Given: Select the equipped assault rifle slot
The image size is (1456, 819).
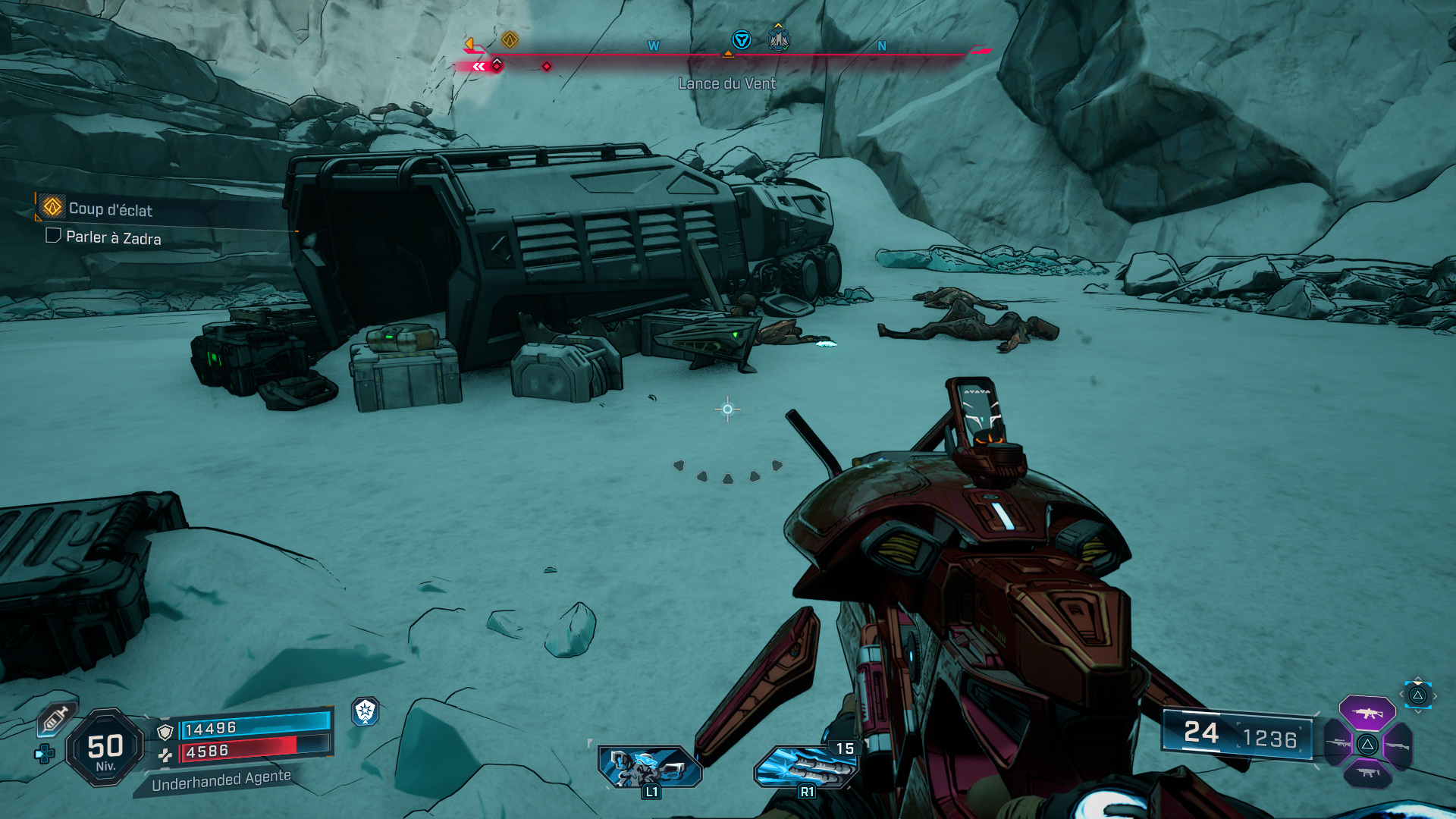Looking at the screenshot, I should pyautogui.click(x=1367, y=713).
